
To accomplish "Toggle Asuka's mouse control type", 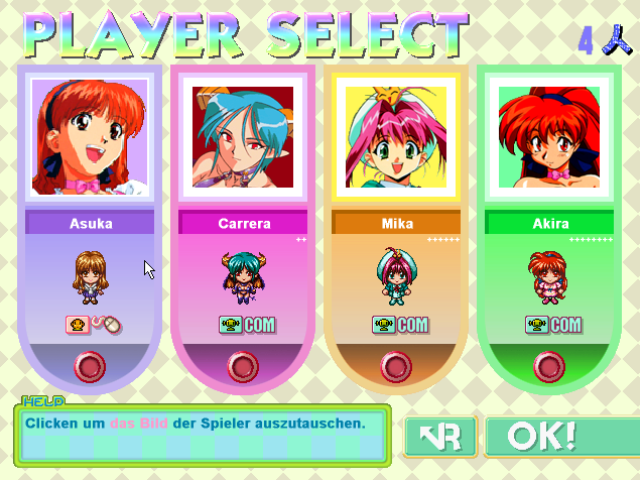I will tap(91, 326).
